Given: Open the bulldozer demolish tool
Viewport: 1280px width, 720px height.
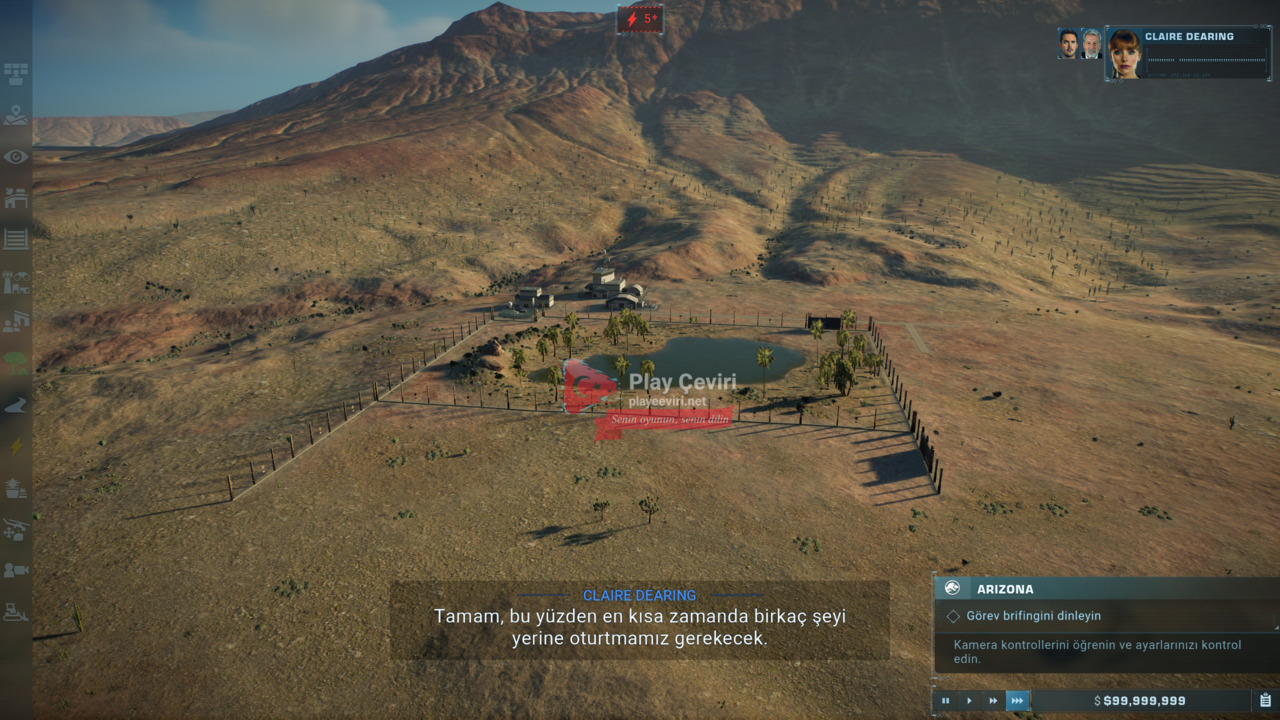Looking at the screenshot, I should [x=16, y=611].
